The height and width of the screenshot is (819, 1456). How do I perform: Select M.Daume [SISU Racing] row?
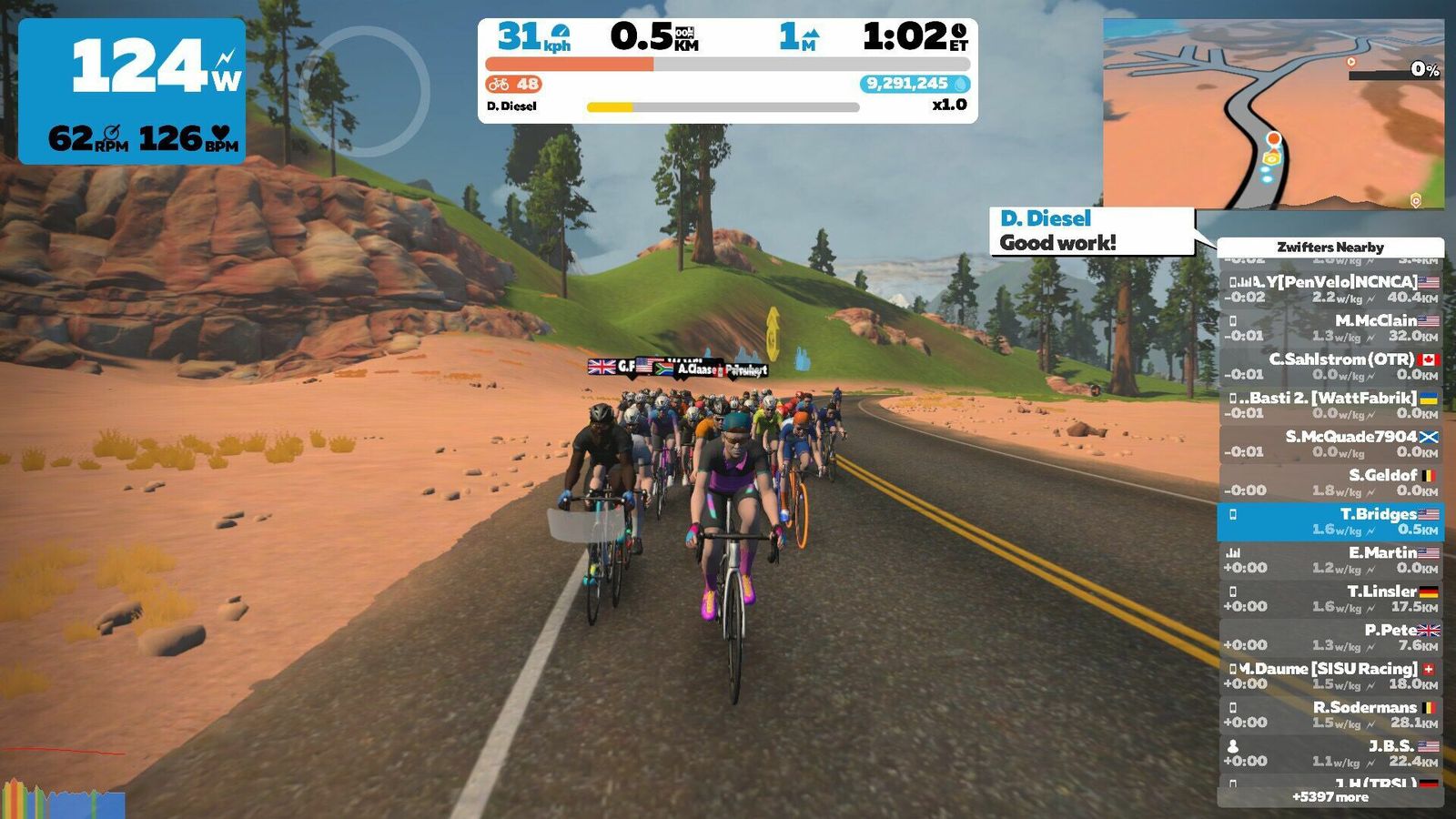1330,676
